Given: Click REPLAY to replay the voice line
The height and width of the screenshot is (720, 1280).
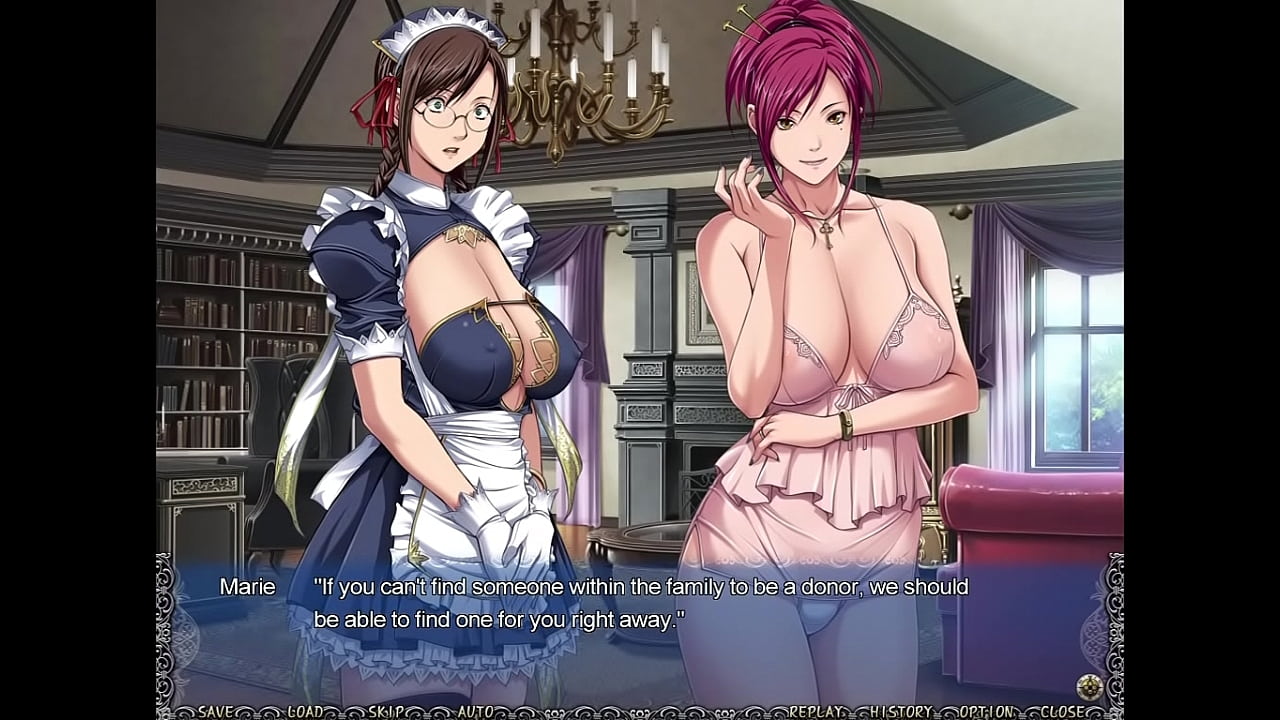Looking at the screenshot, I should pyautogui.click(x=814, y=712).
